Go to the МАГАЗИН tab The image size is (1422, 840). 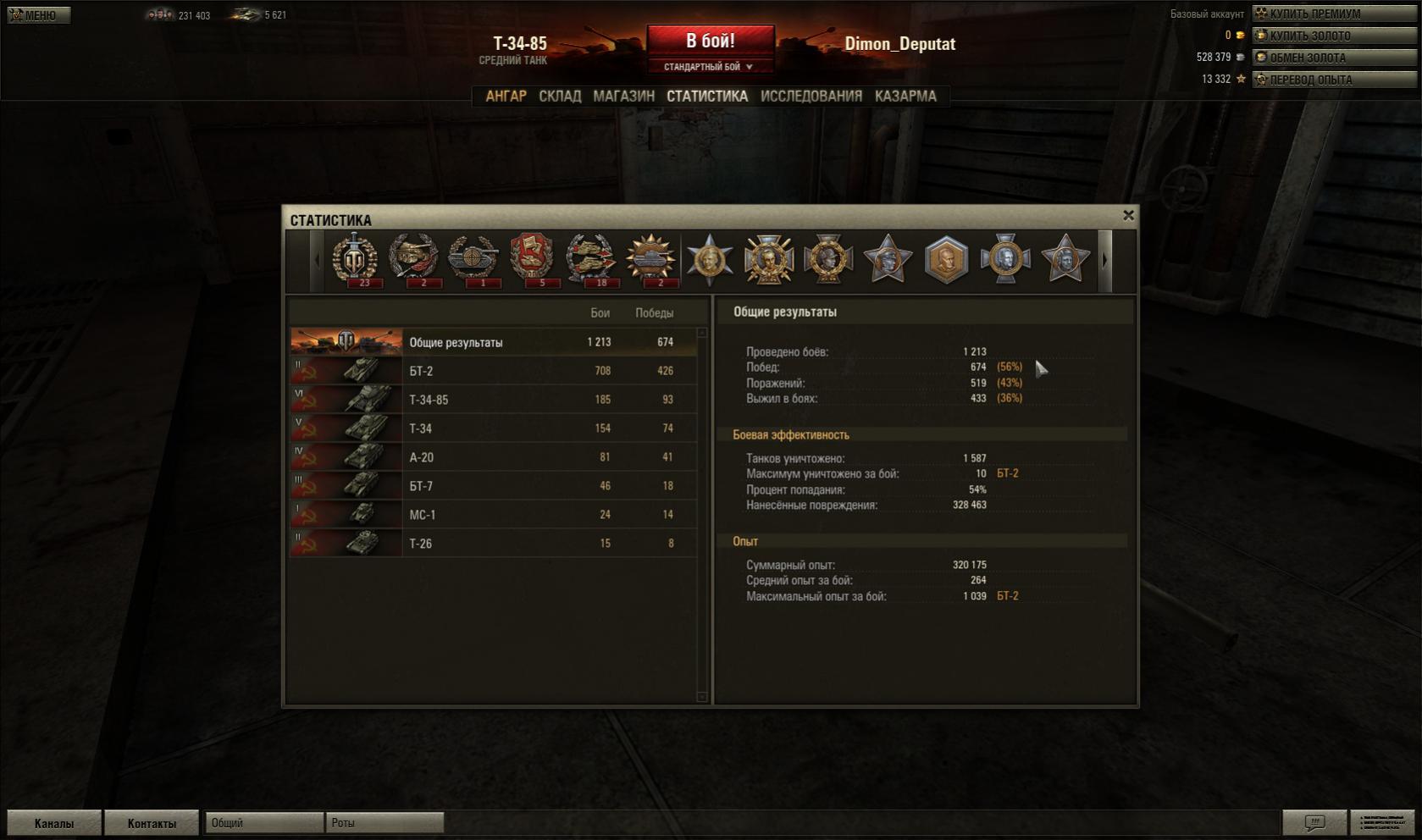[623, 97]
